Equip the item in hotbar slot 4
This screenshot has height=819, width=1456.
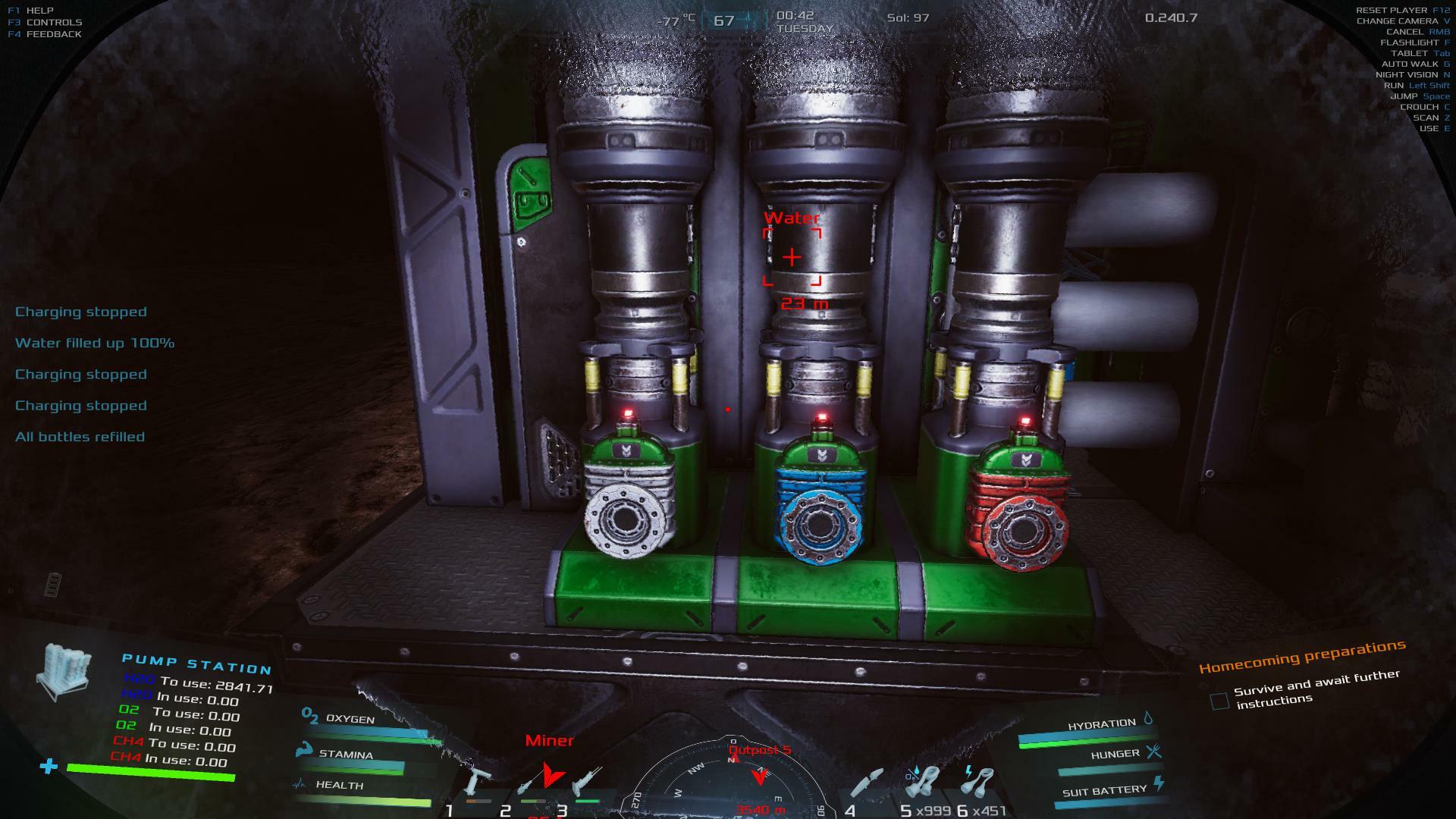(x=868, y=785)
